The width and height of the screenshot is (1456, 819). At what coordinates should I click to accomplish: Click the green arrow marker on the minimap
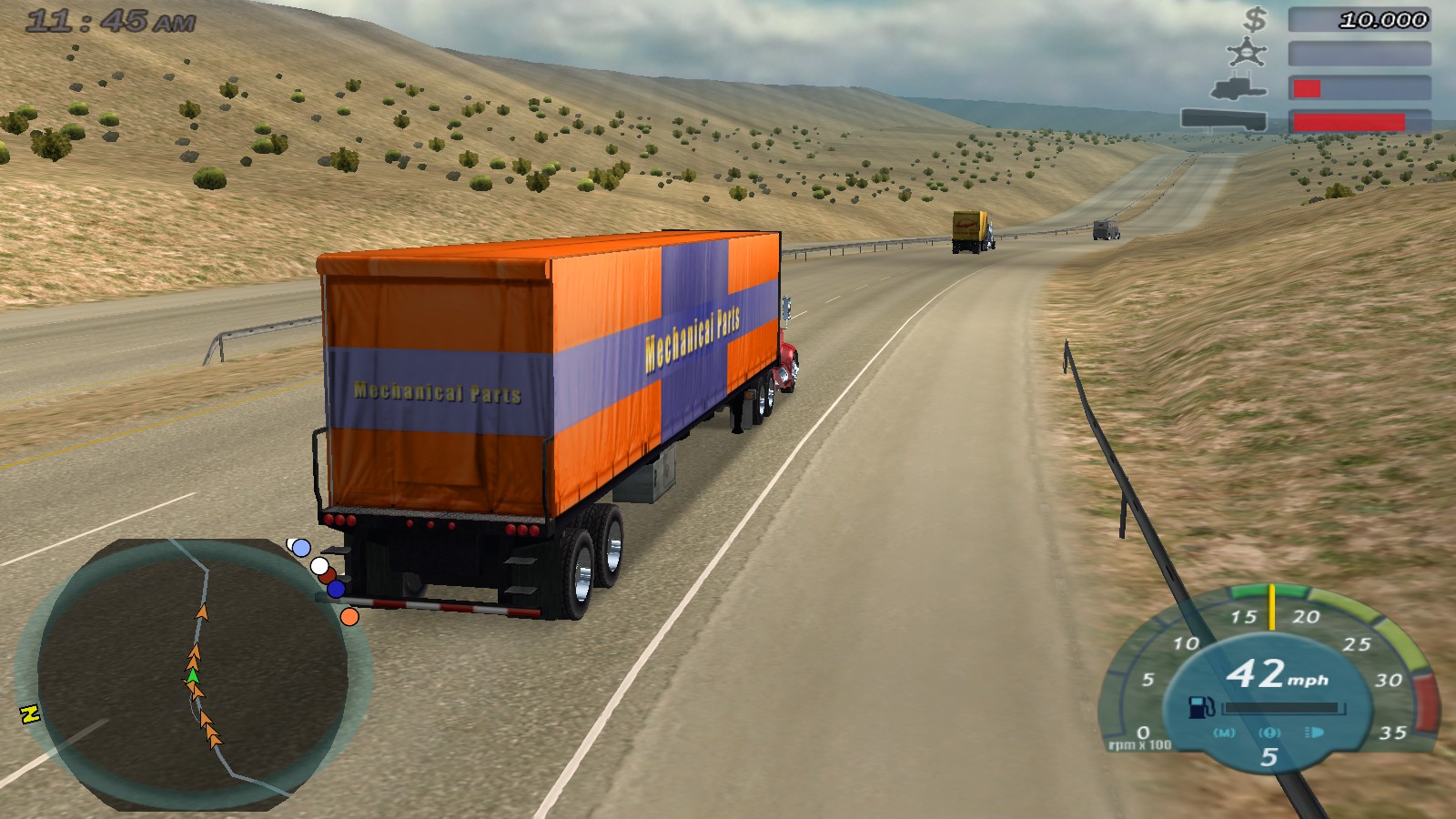pos(193,678)
